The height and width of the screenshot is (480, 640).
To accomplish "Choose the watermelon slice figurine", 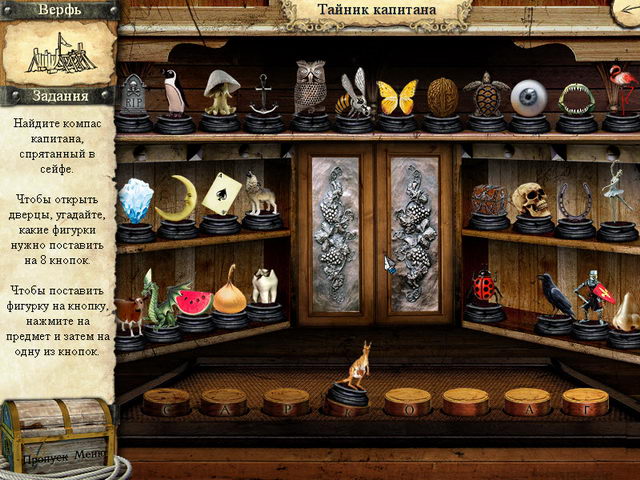I will coord(193,303).
